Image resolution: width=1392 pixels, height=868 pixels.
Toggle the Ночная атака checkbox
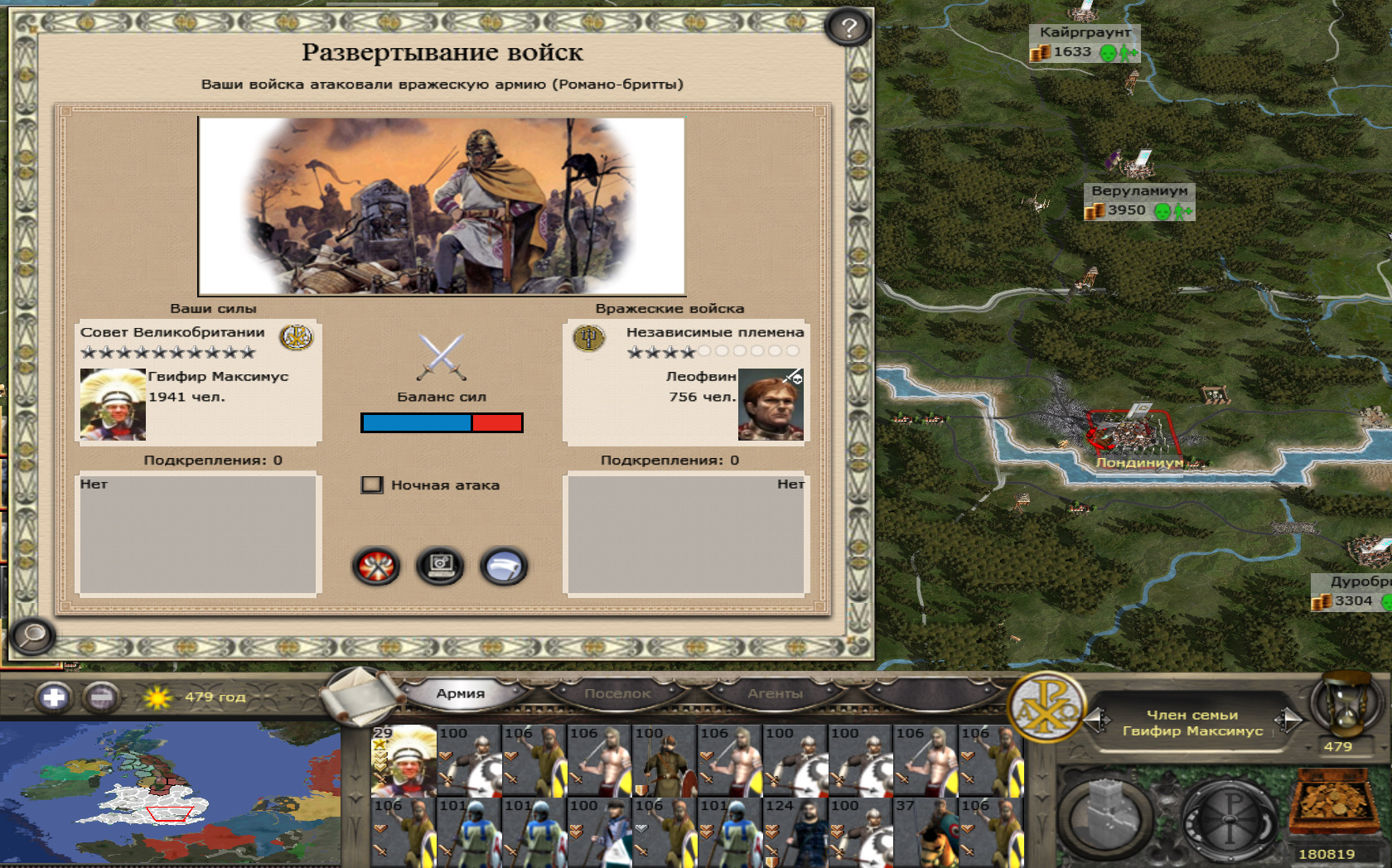[372, 485]
